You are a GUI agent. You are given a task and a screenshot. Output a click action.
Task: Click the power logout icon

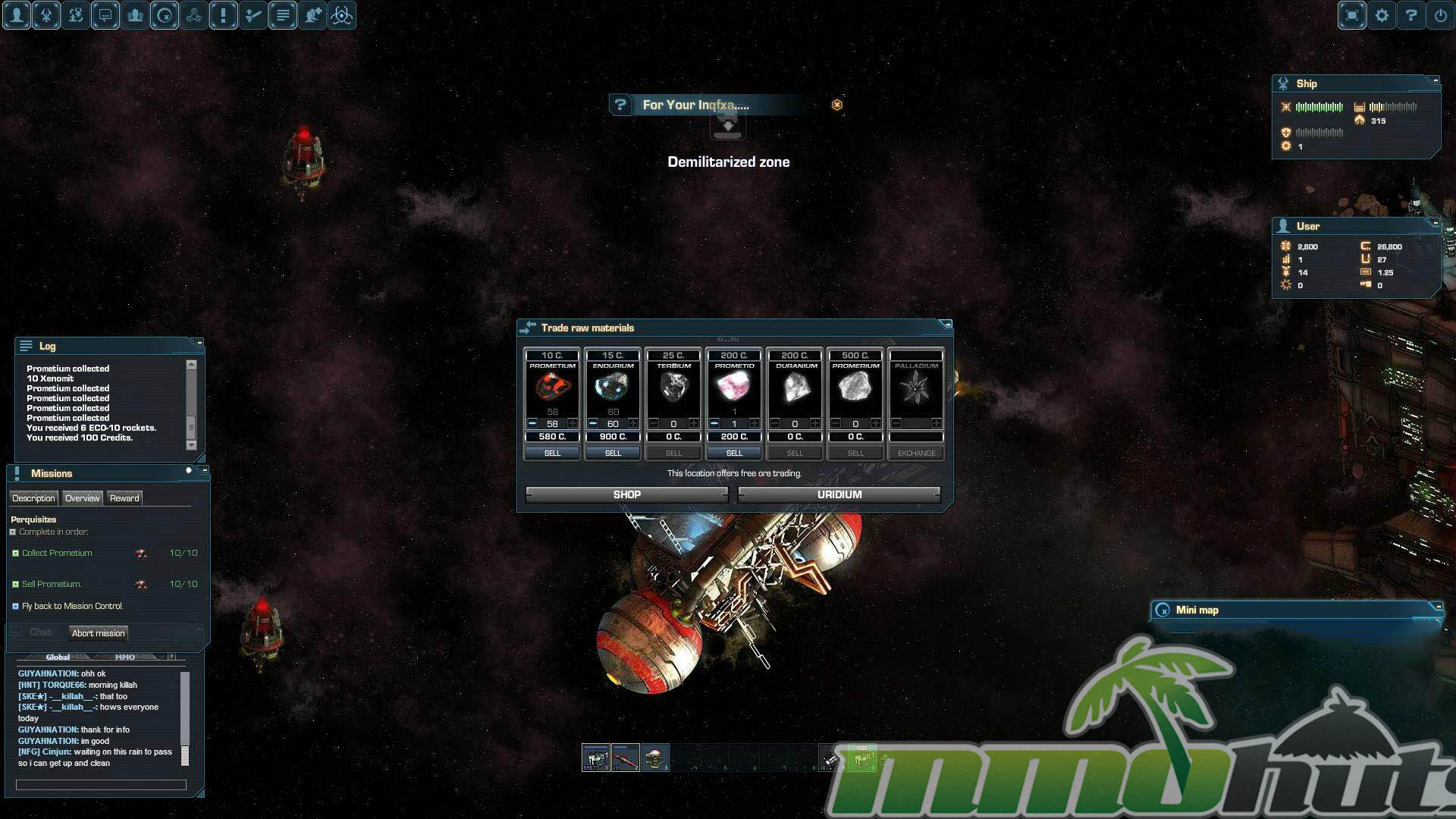(x=1441, y=15)
